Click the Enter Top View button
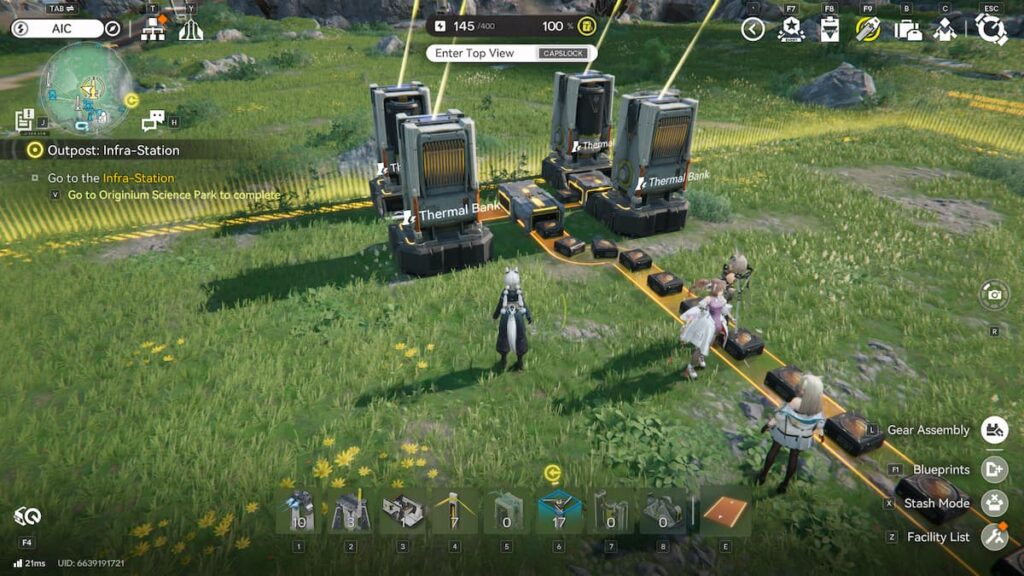This screenshot has height=576, width=1024. [511, 53]
